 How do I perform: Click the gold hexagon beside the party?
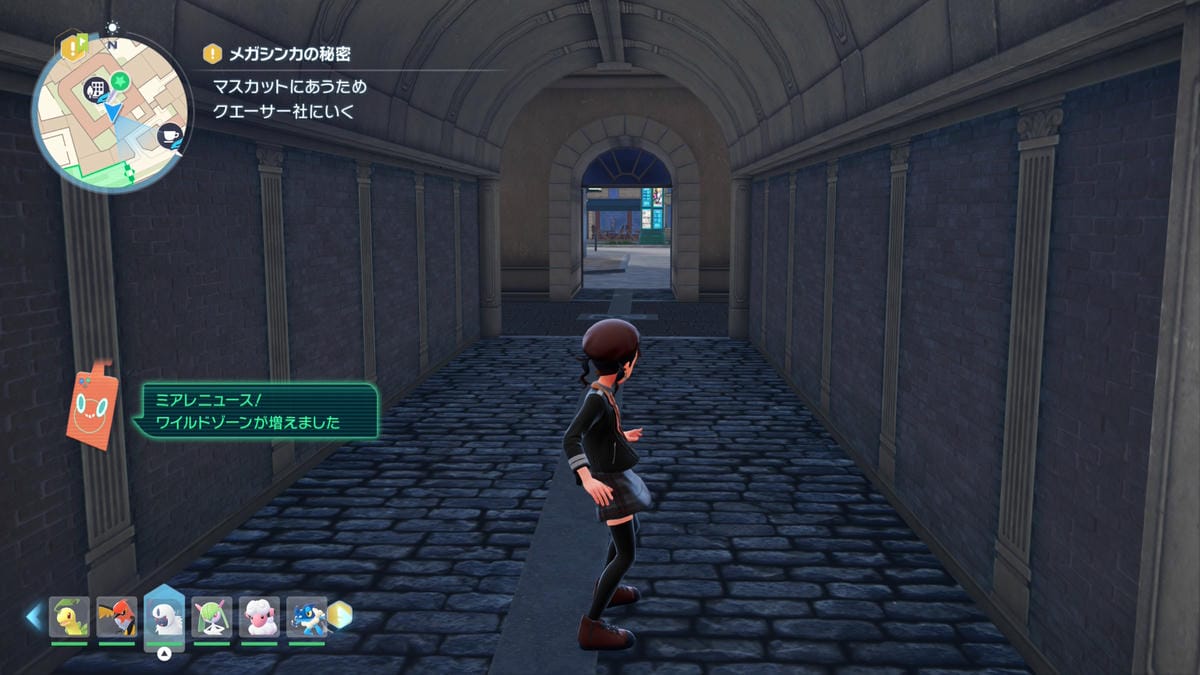tap(340, 615)
